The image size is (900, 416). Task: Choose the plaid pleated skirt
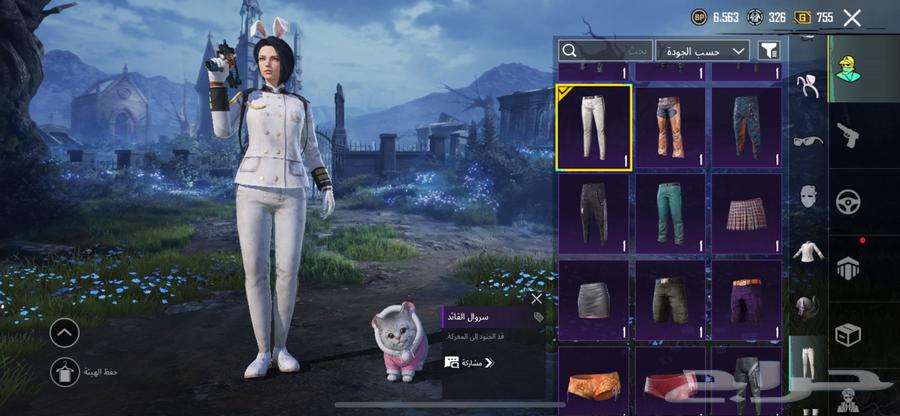click(x=746, y=212)
